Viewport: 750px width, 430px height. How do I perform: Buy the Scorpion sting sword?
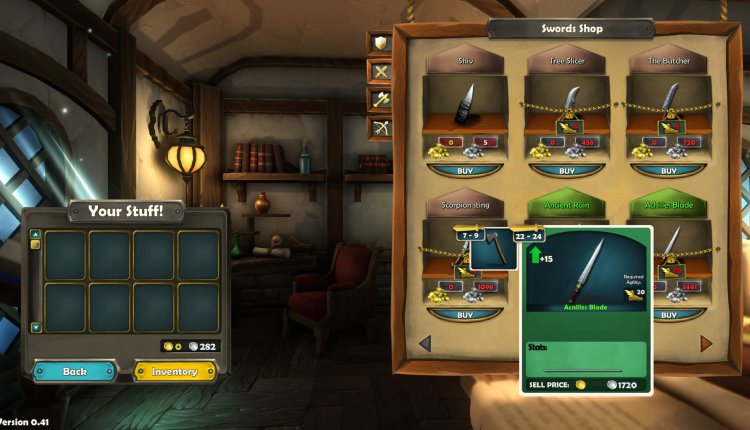466,314
